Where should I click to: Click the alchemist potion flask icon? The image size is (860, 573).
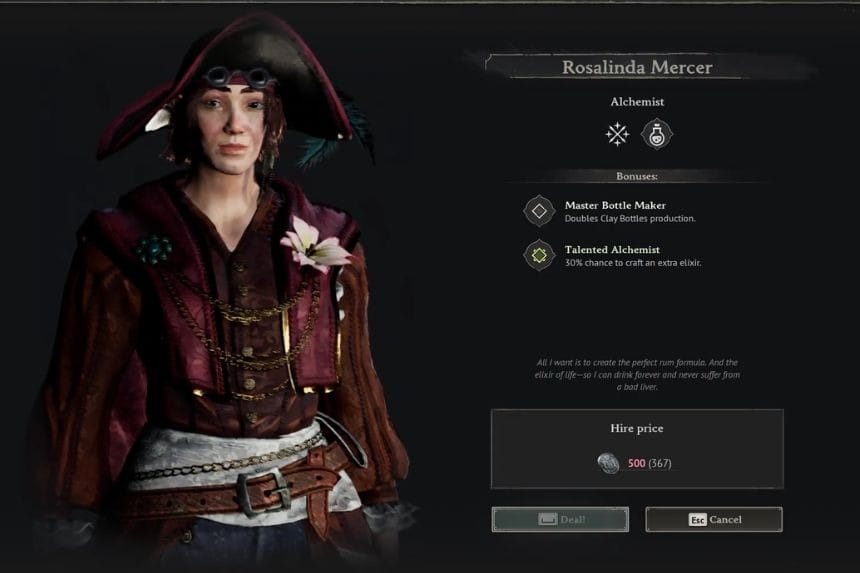[x=656, y=134]
